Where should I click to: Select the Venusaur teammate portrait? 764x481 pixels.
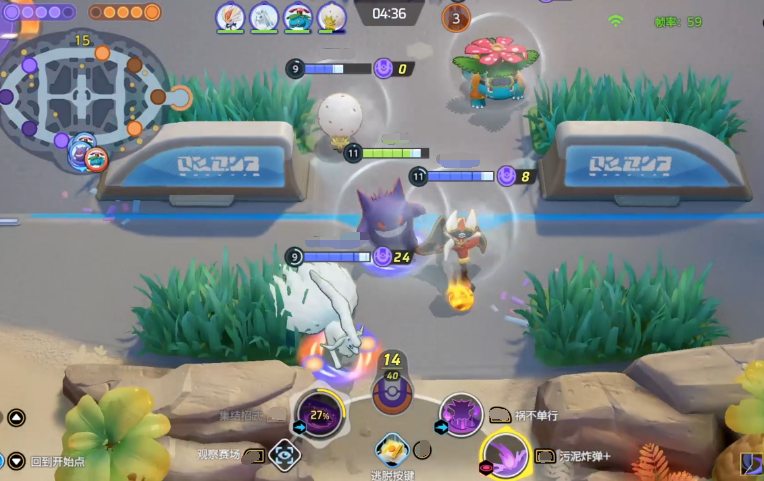tap(298, 16)
